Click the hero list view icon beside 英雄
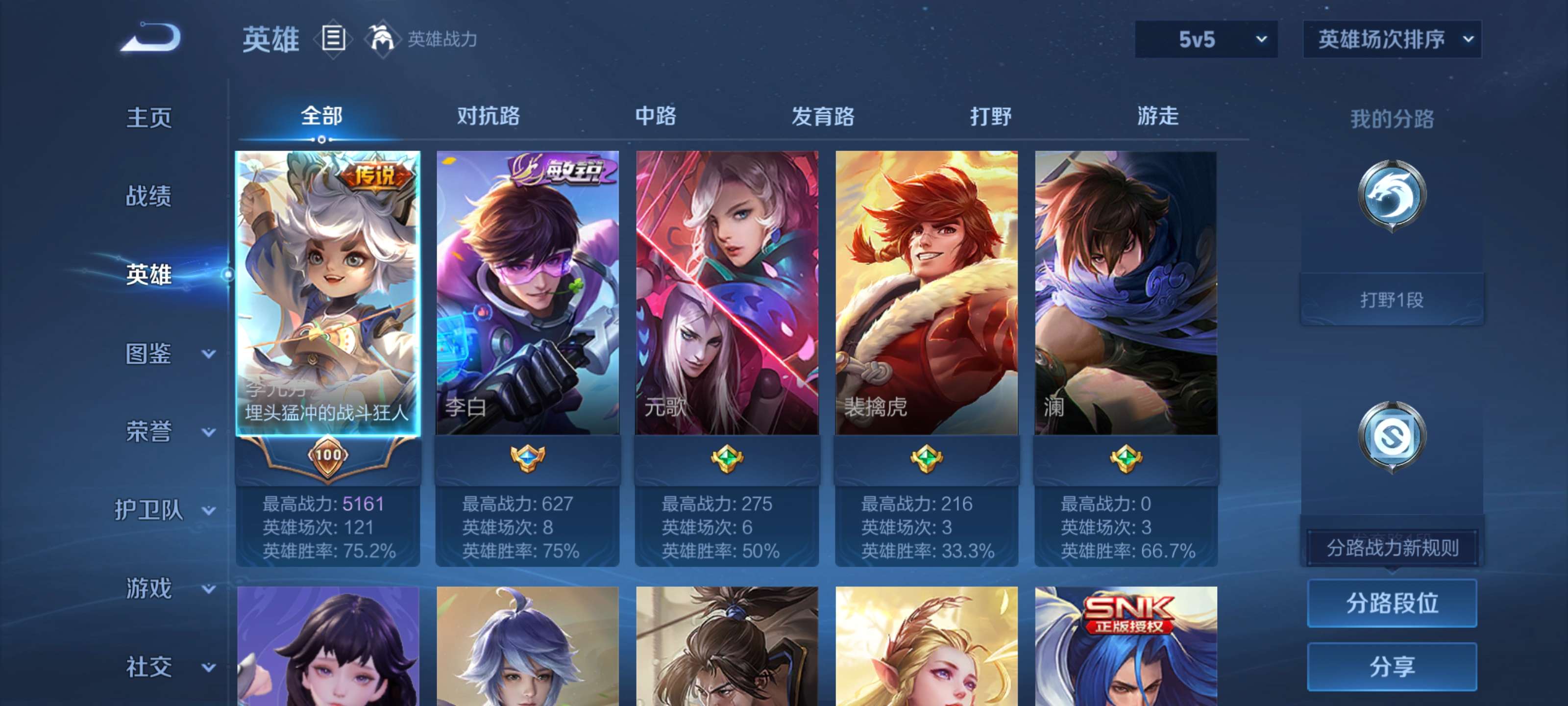 tap(332, 39)
